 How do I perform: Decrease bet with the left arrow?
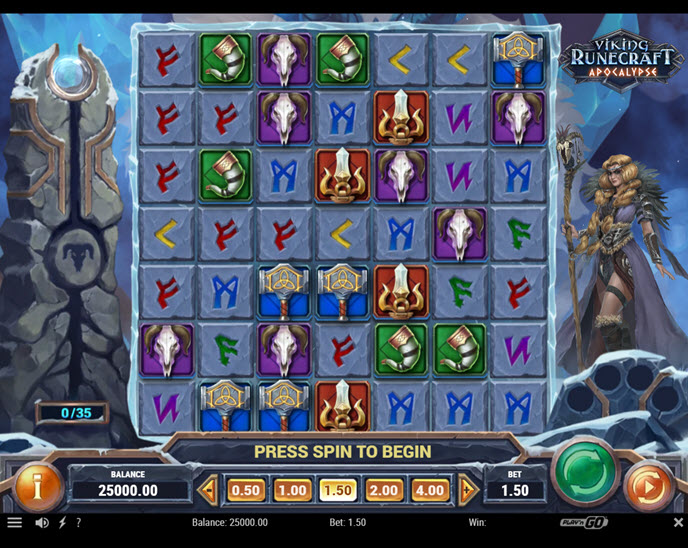coord(209,490)
